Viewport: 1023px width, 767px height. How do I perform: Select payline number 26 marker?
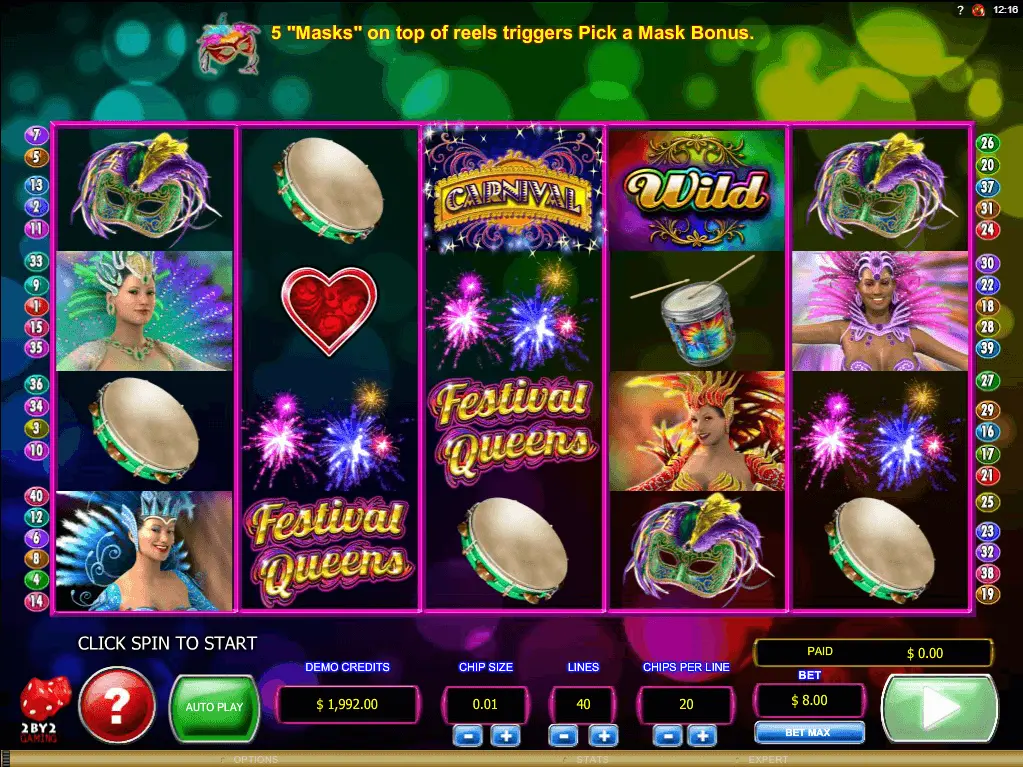987,143
